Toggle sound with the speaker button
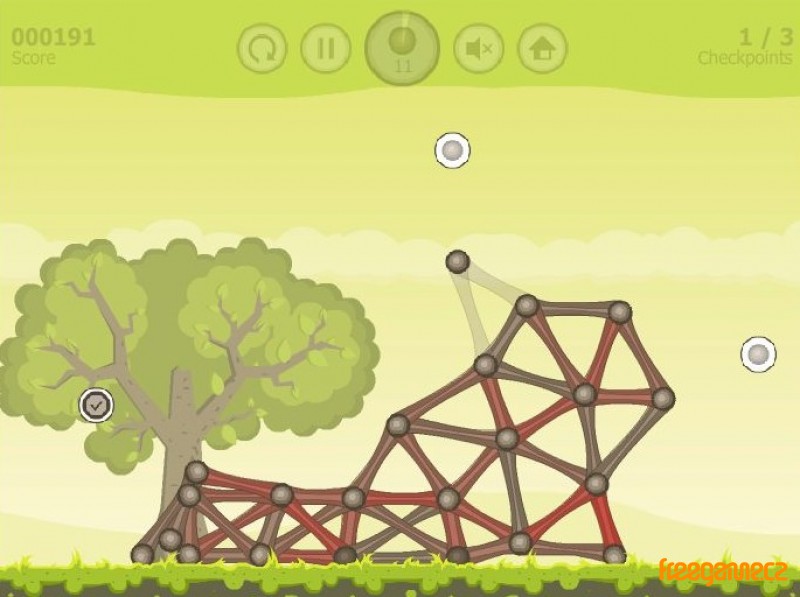Screen dimensions: 800x597 [478, 48]
